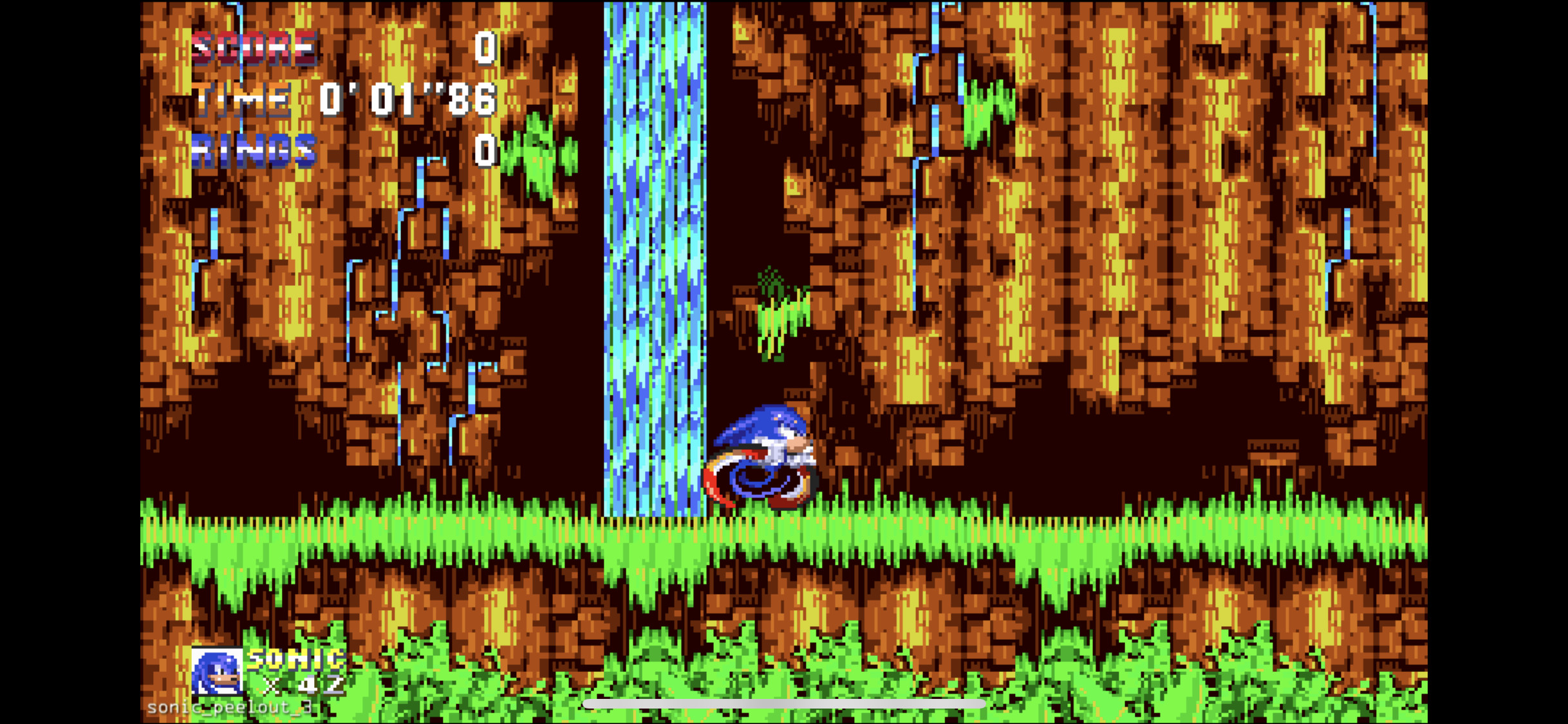This screenshot has height=724, width=1568.
Task: Click the blue RINGS label
Action: 253,151
